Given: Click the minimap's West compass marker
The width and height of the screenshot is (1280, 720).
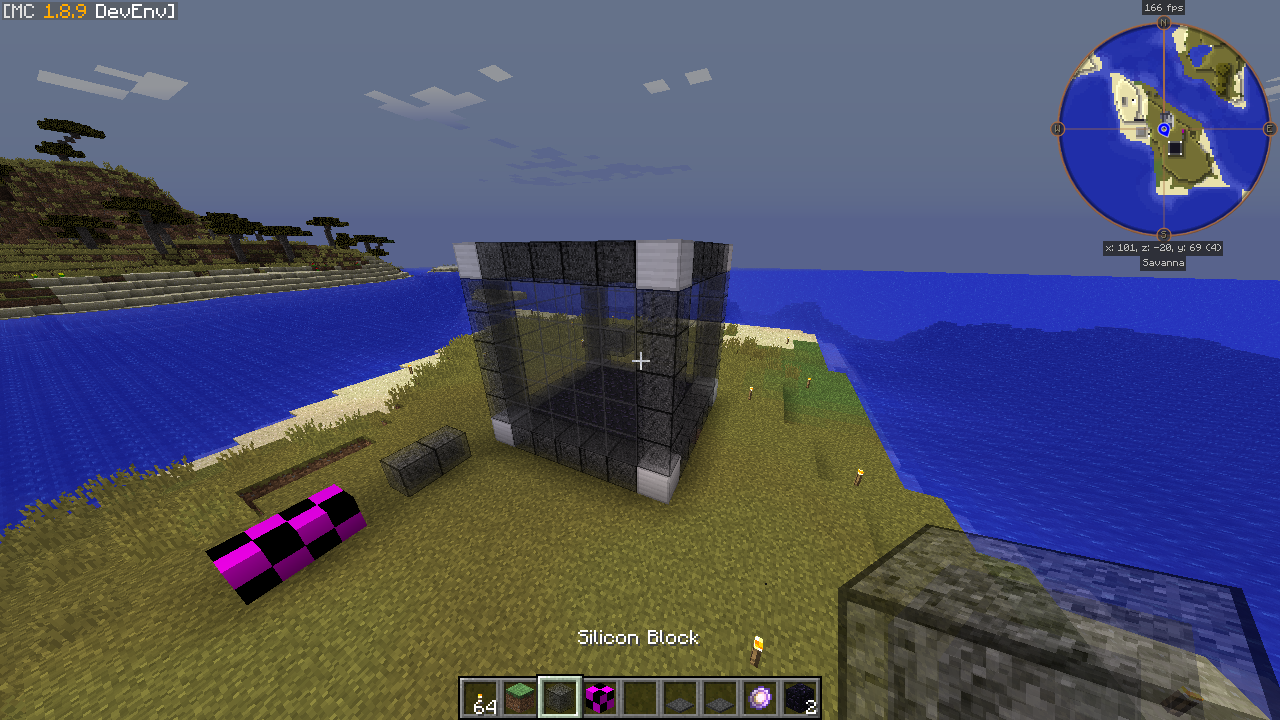Looking at the screenshot, I should click(x=1057, y=129).
